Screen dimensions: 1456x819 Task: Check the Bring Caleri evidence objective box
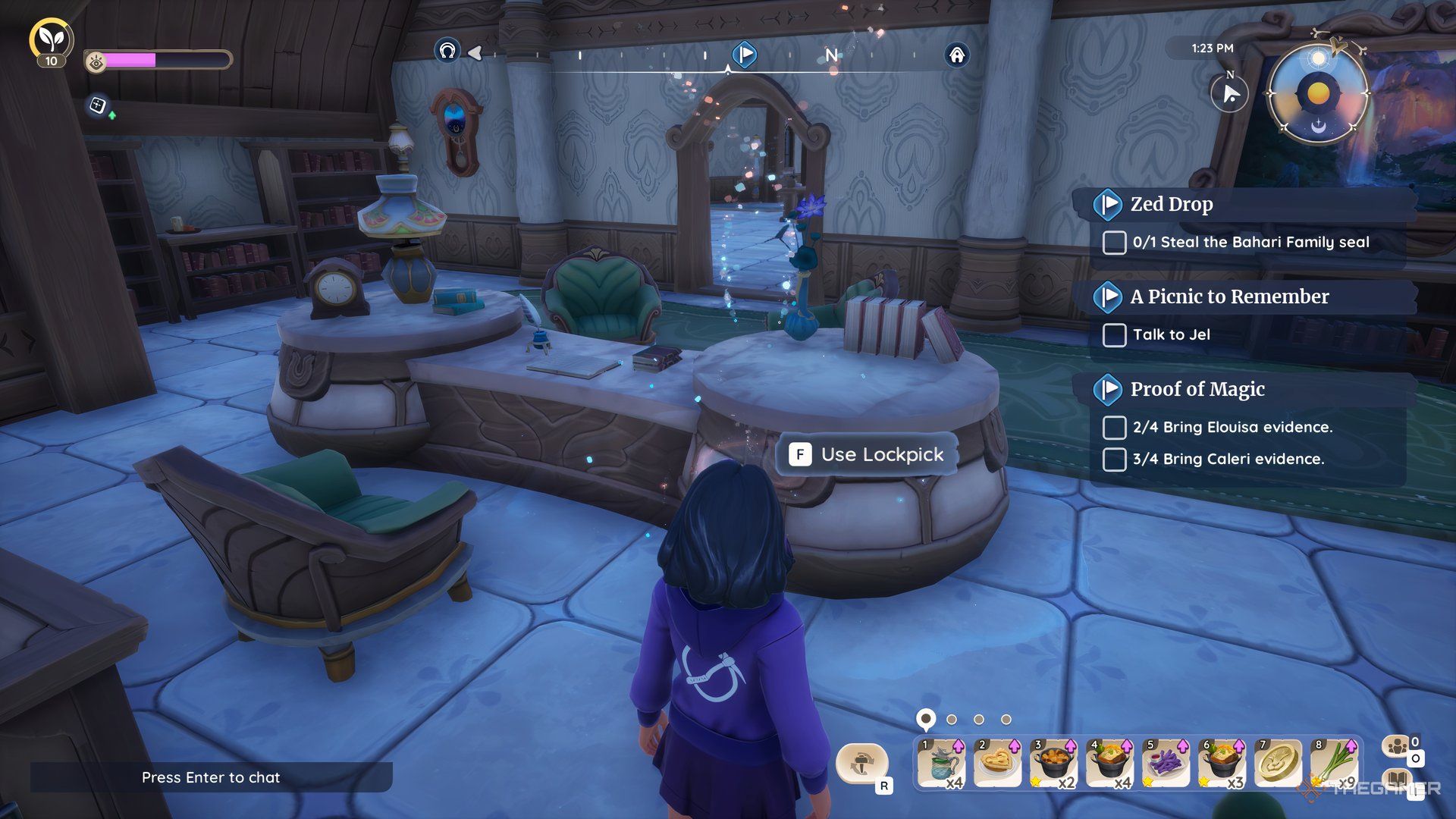1114,460
